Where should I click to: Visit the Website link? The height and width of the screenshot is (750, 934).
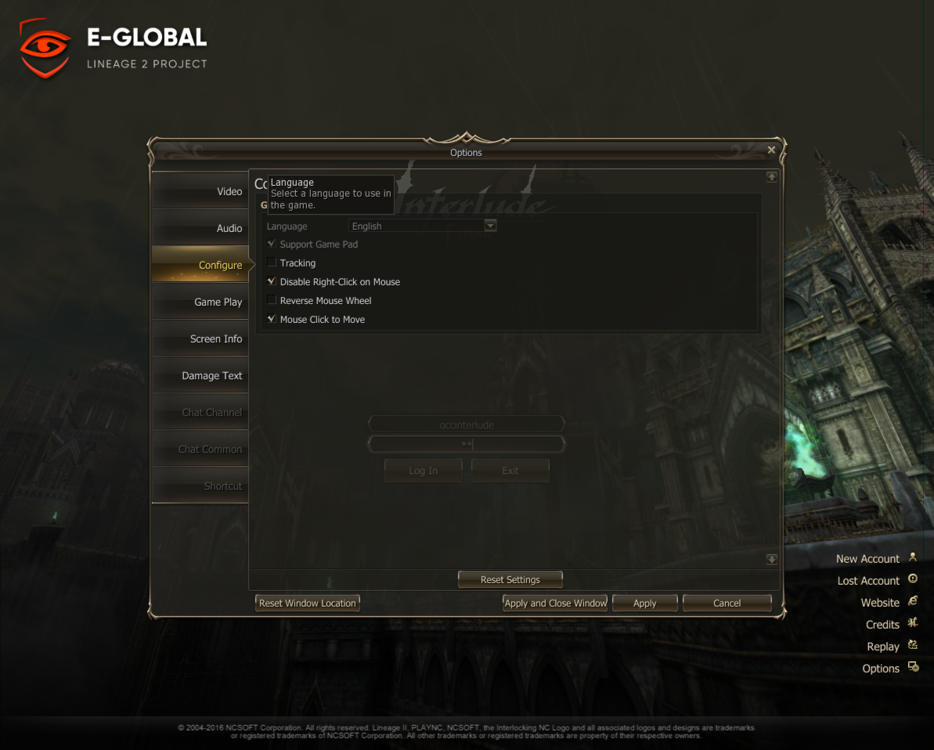tap(880, 603)
